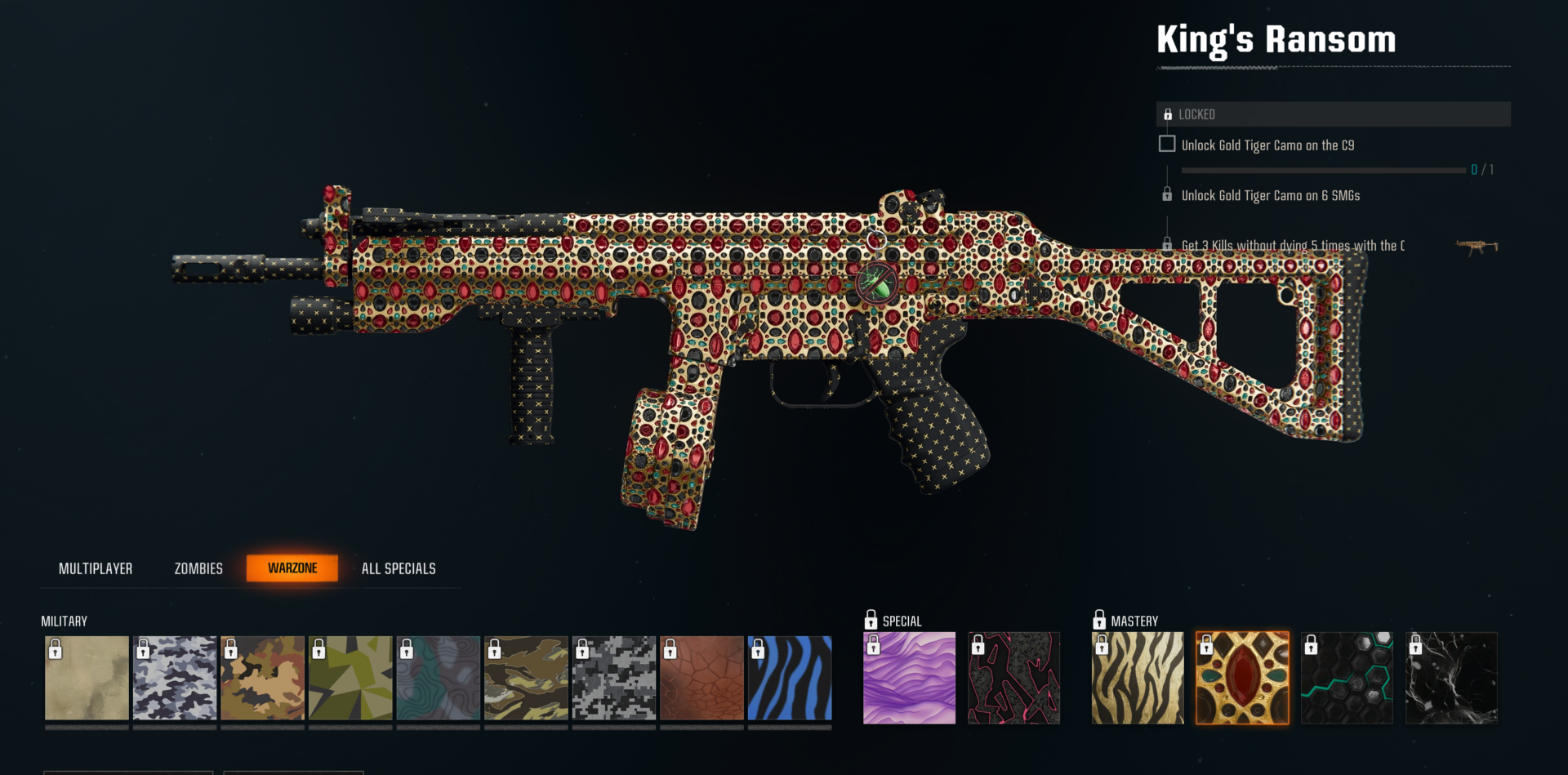Image resolution: width=1568 pixels, height=775 pixels.
Task: Select the black marble mastery camo
Action: 1451,678
